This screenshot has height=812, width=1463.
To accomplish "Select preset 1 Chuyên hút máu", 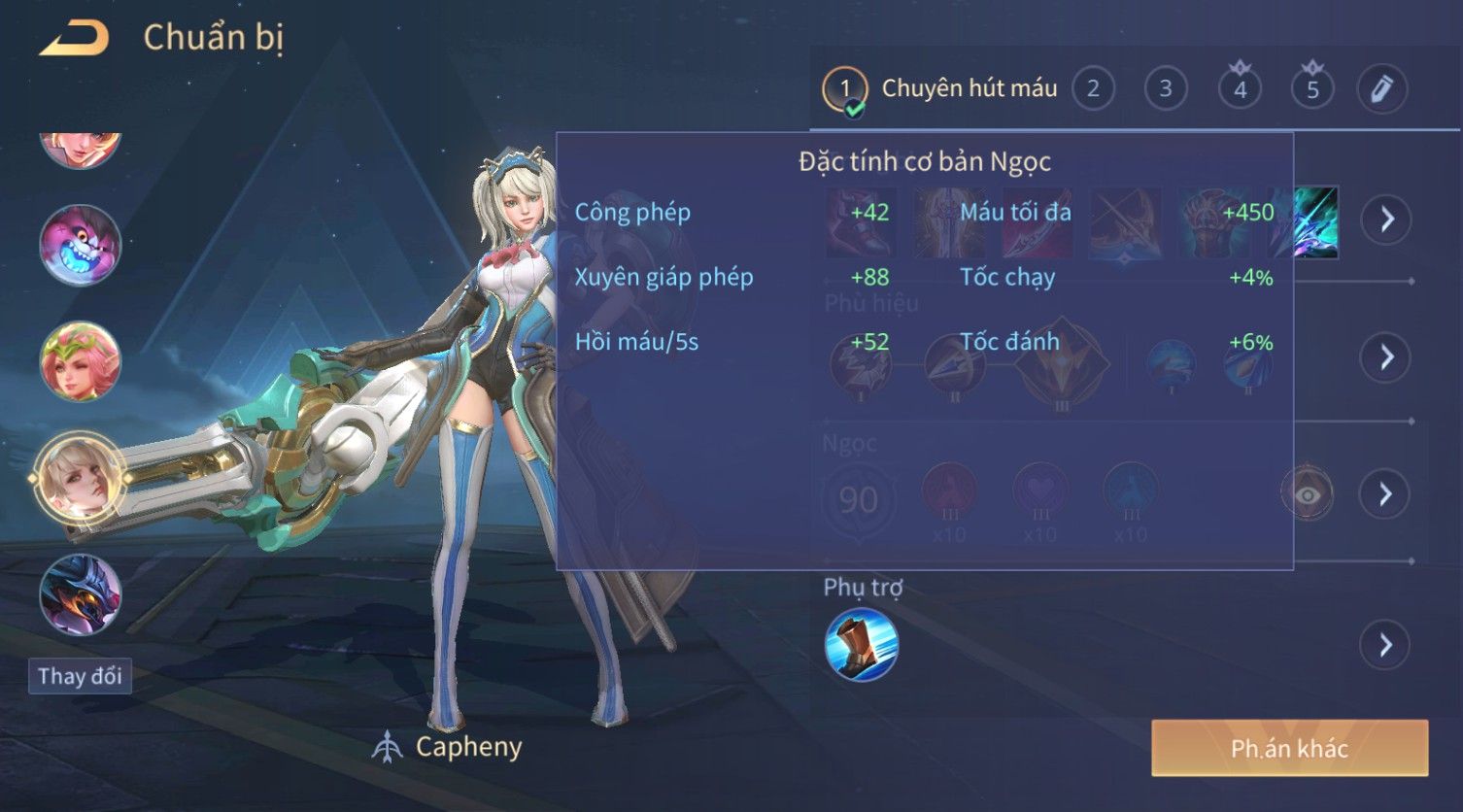I will coord(940,89).
